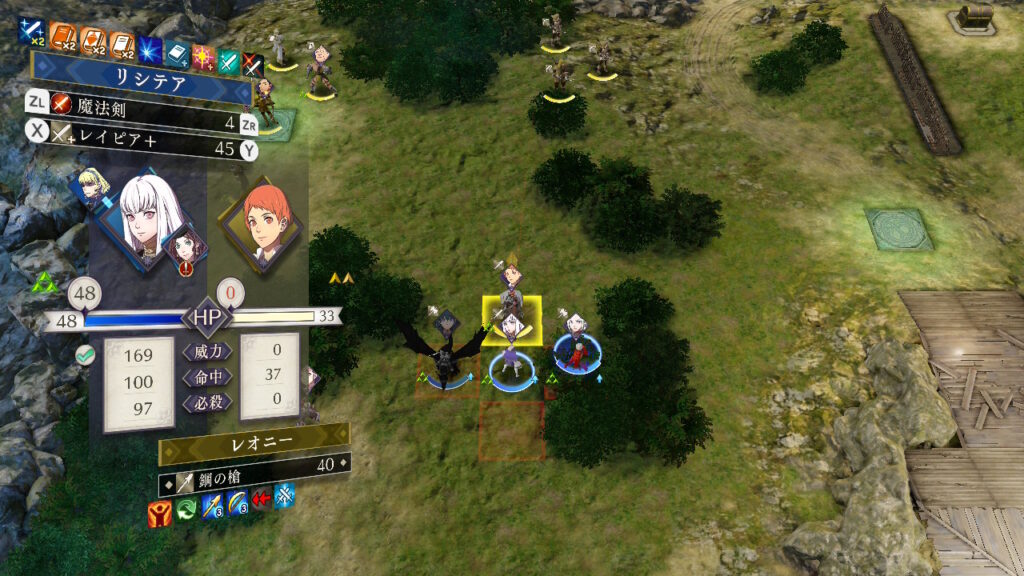The height and width of the screenshot is (576, 1024).
Task: Click the レオニー enemy name banner
Action: click(255, 437)
